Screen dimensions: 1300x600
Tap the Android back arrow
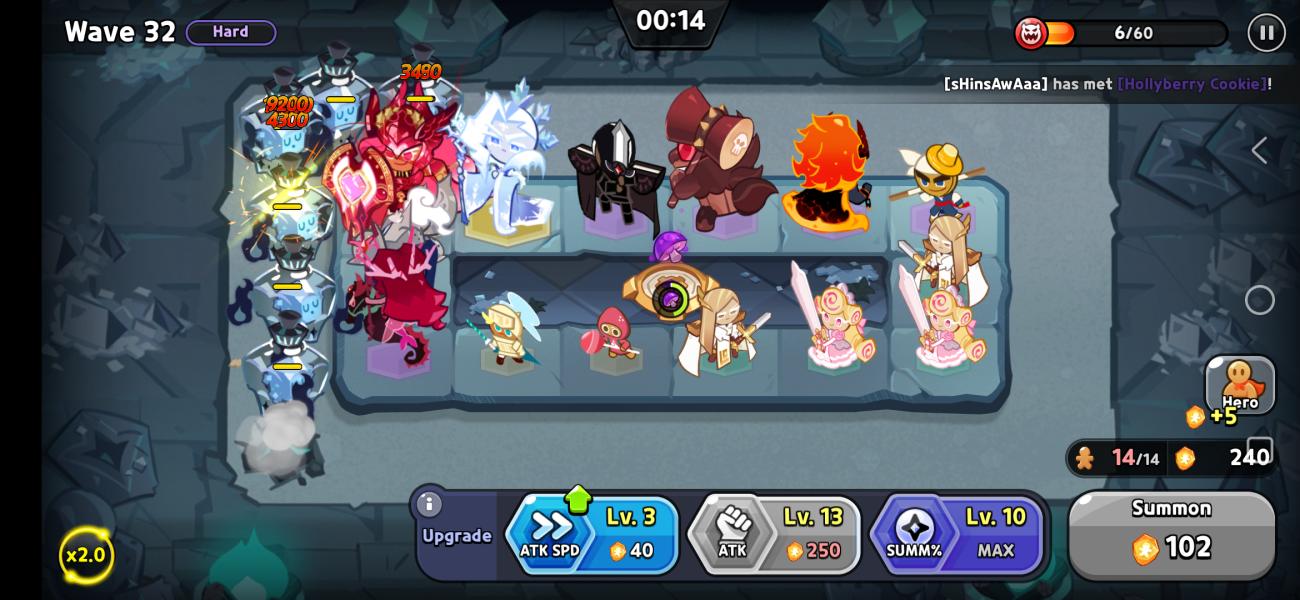[x=1259, y=151]
